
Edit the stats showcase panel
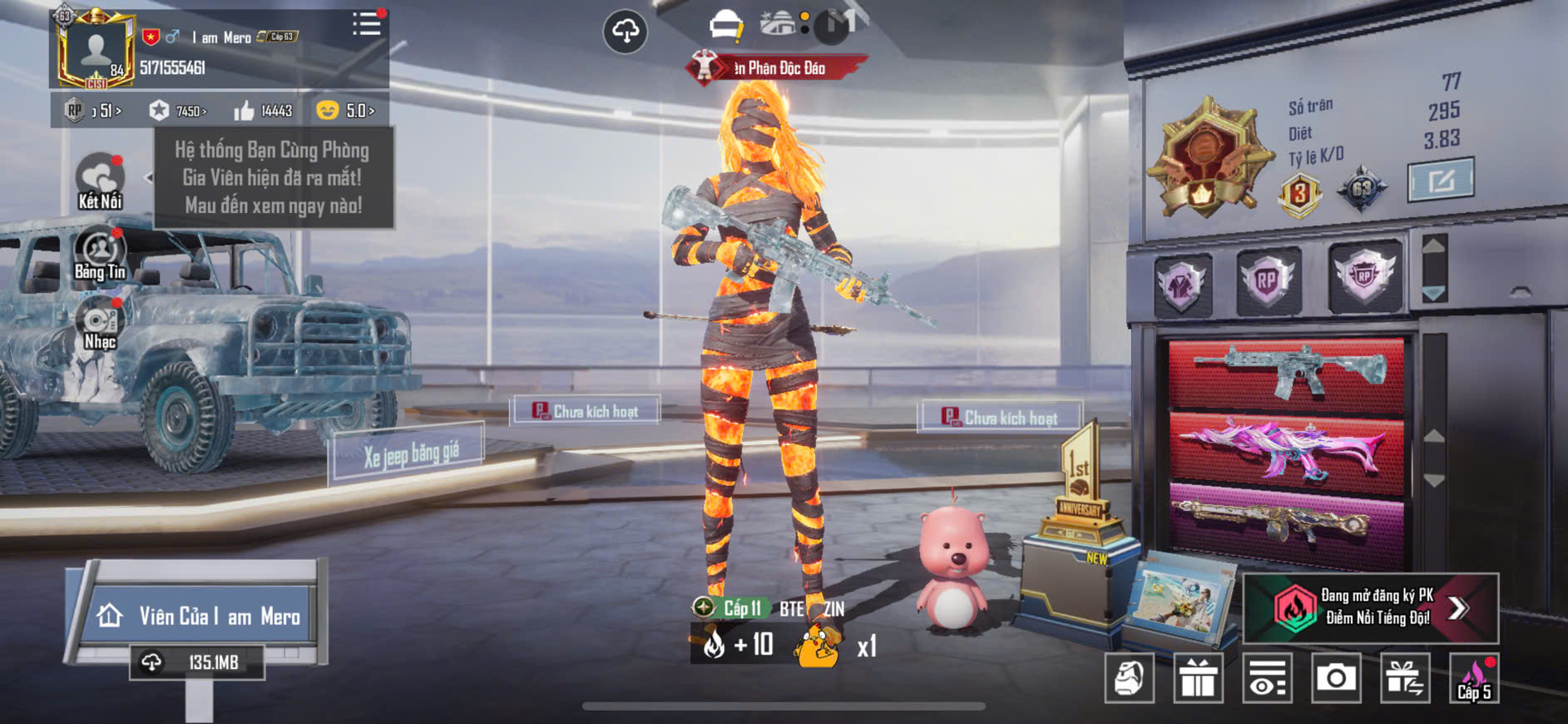click(x=1440, y=179)
